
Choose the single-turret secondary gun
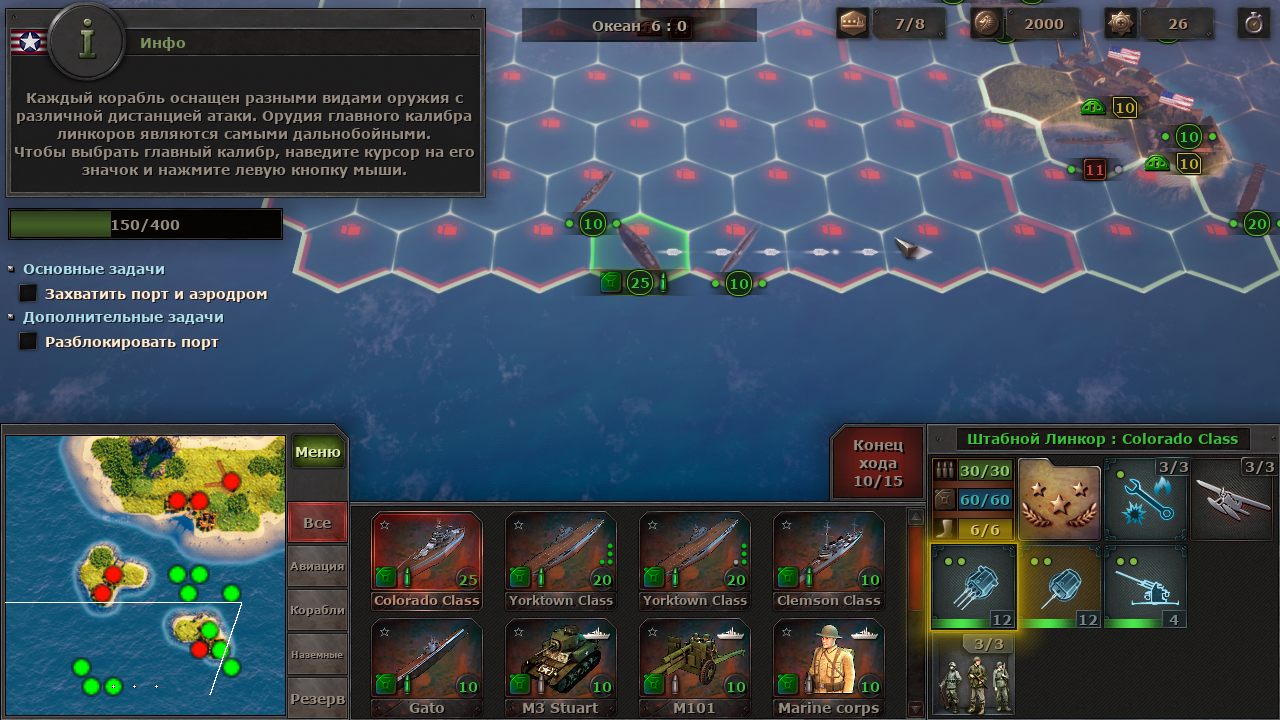pyautogui.click(x=1059, y=587)
